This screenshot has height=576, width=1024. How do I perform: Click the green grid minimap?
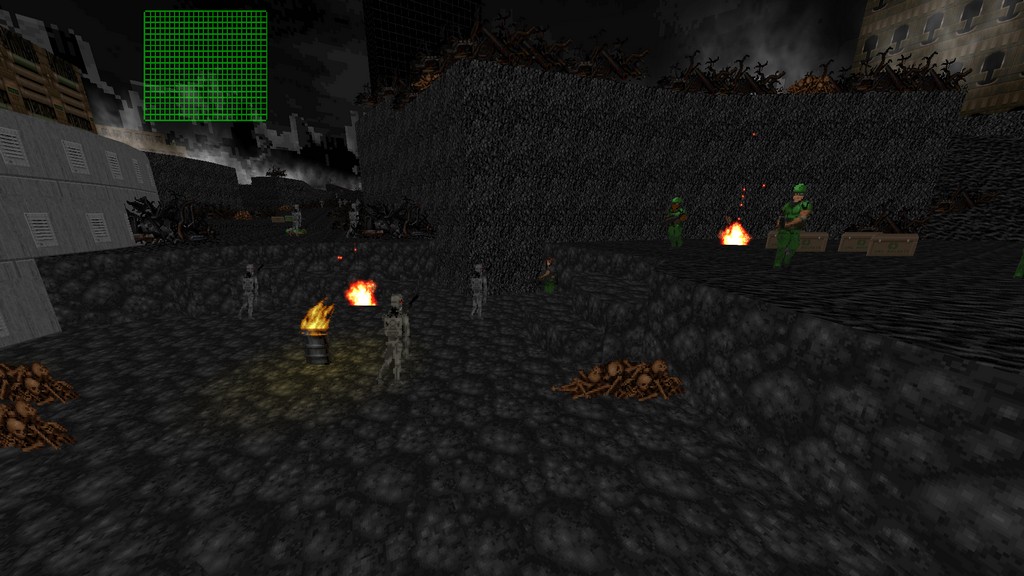pyautogui.click(x=205, y=66)
